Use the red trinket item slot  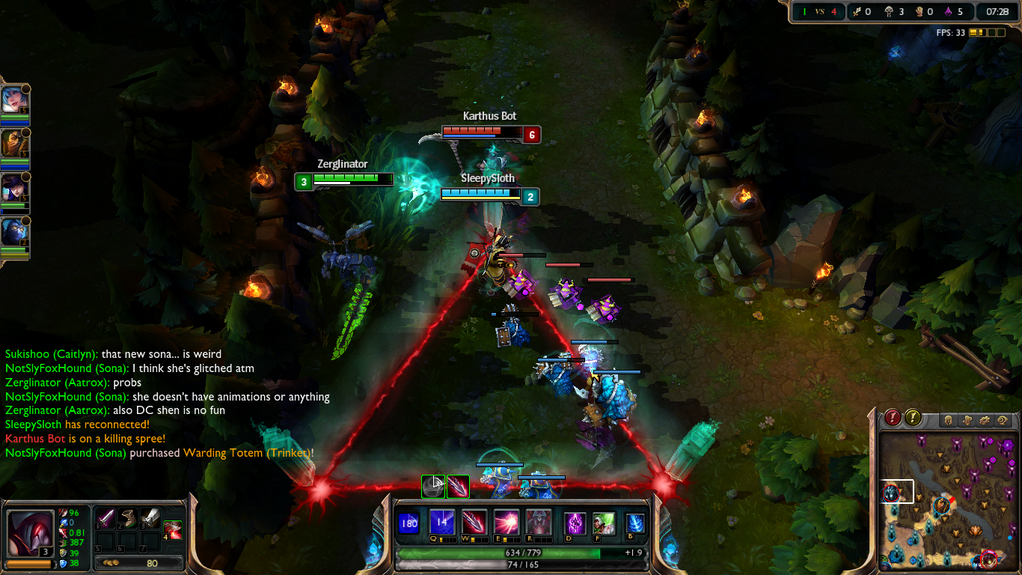tap(173, 529)
